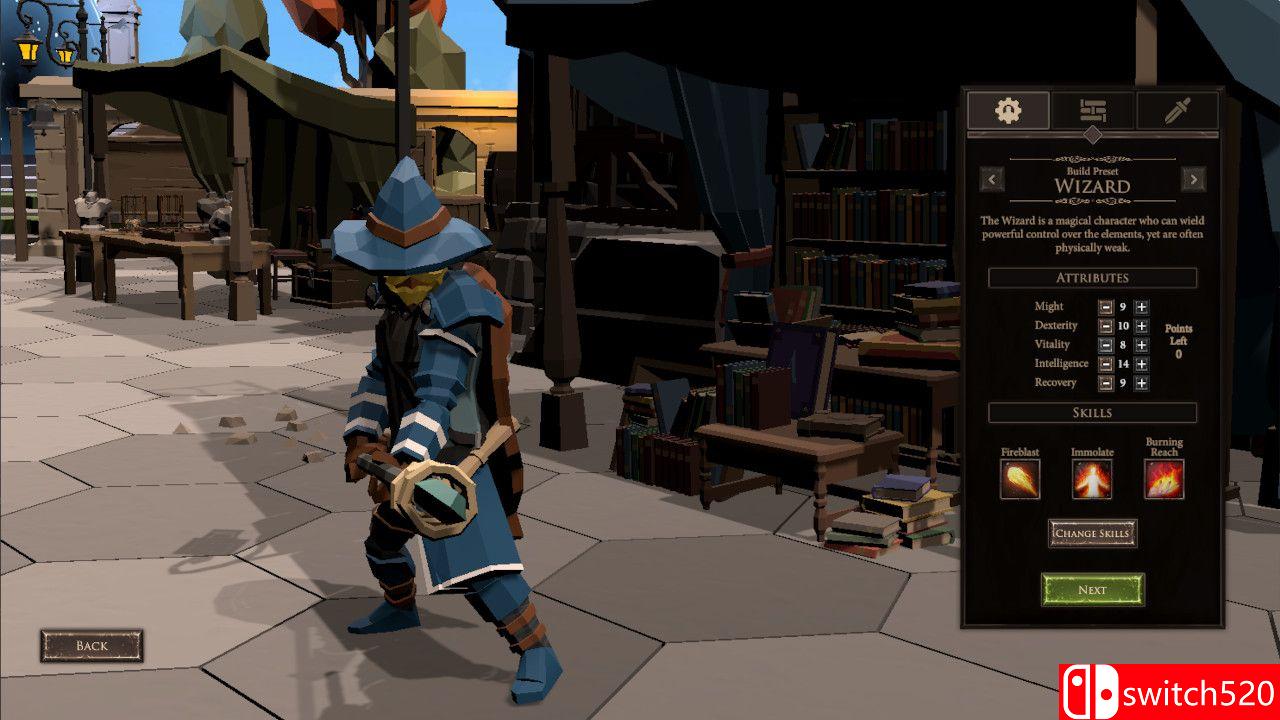
Task: Click the Skills section header
Action: tap(1091, 411)
